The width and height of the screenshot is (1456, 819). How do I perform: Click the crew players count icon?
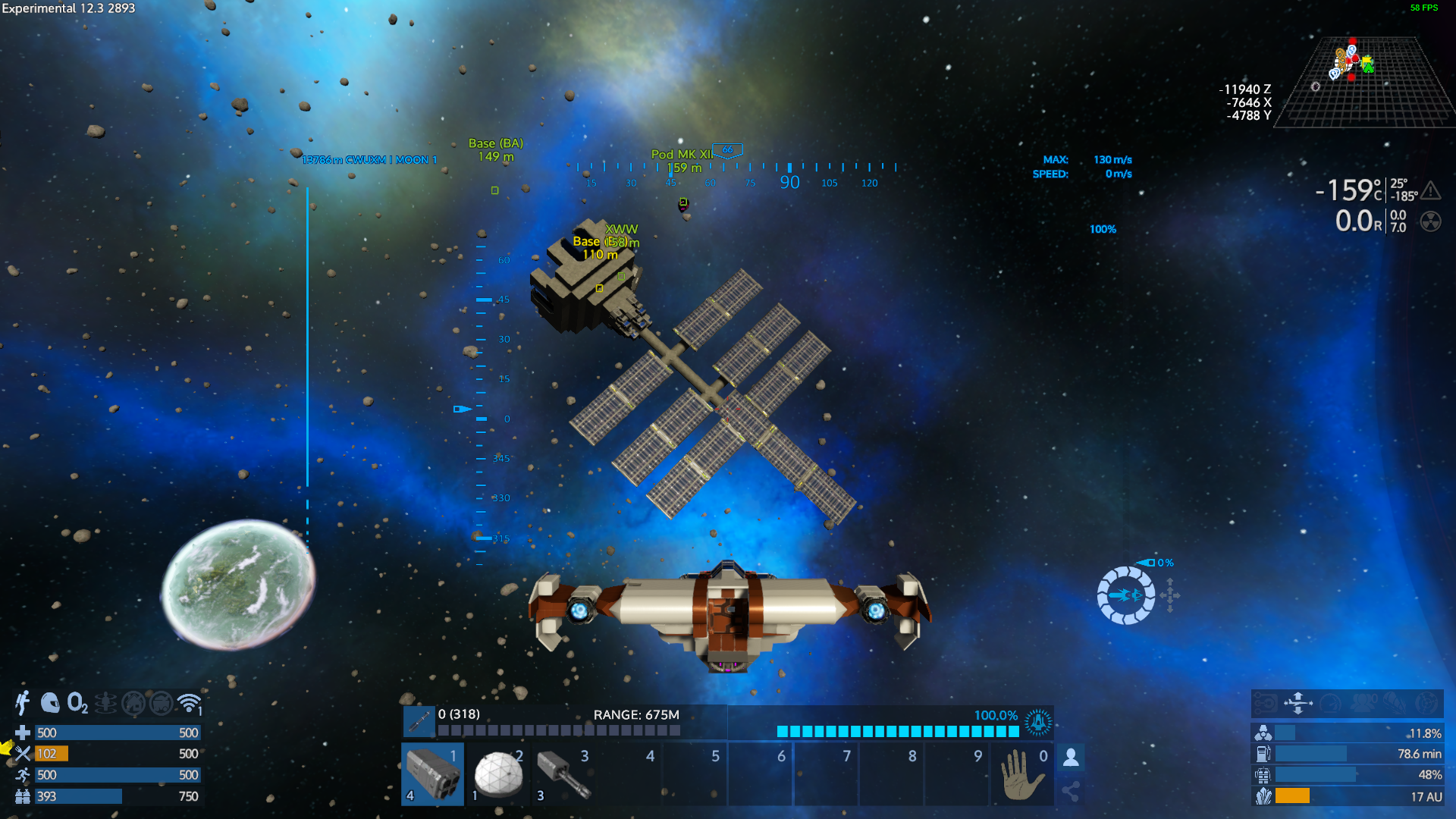pyautogui.click(x=1363, y=703)
